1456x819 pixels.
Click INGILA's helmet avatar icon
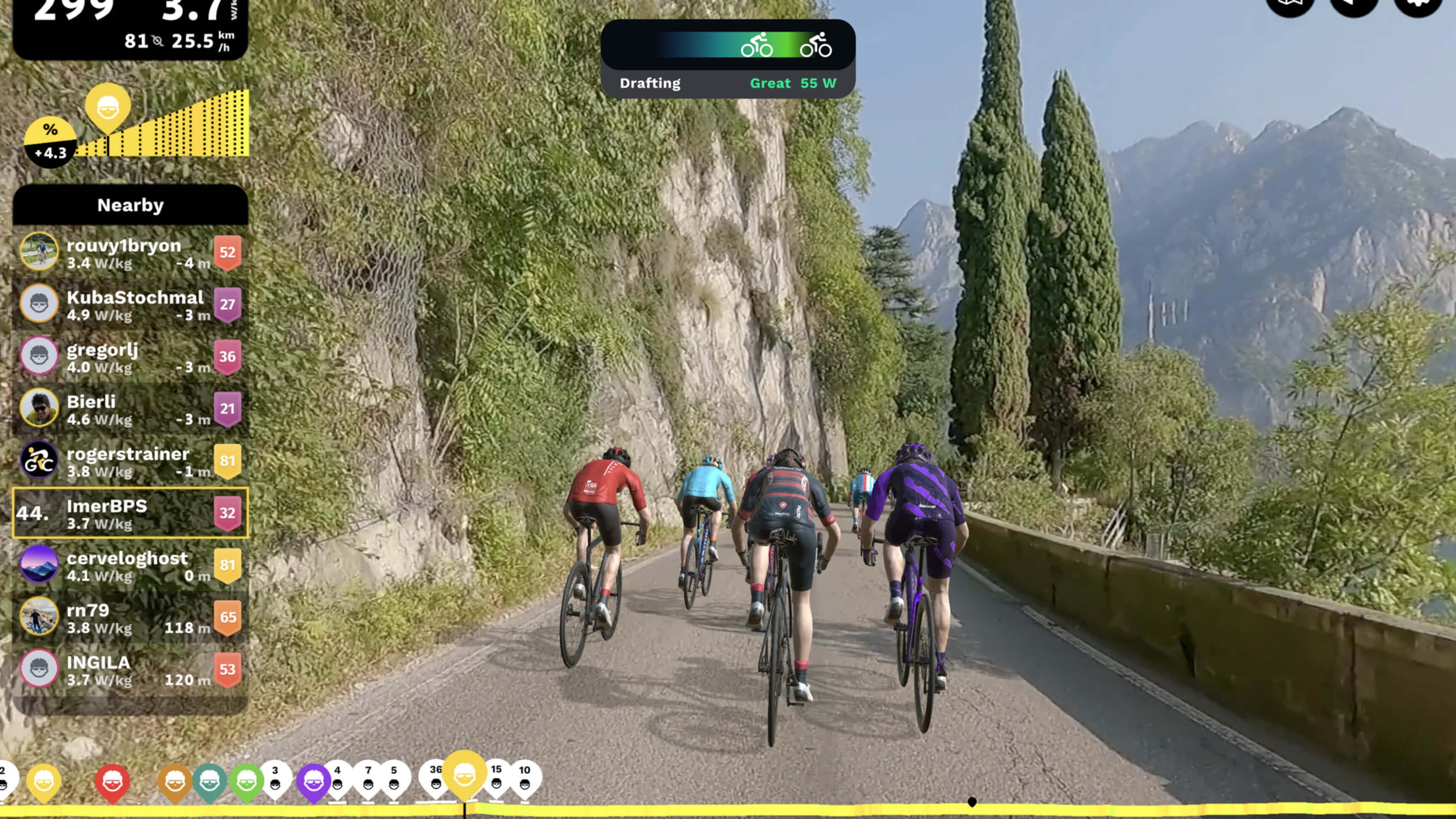[39, 670]
